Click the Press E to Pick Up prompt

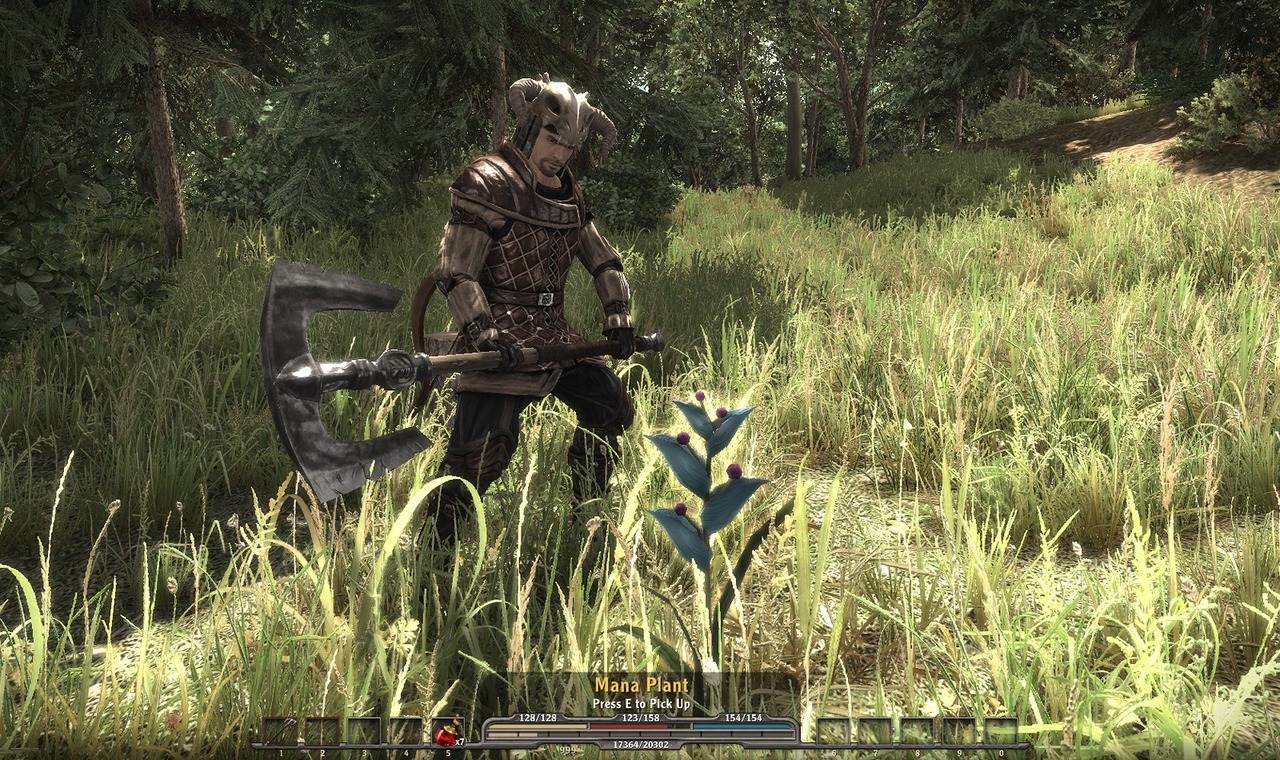[x=641, y=702]
